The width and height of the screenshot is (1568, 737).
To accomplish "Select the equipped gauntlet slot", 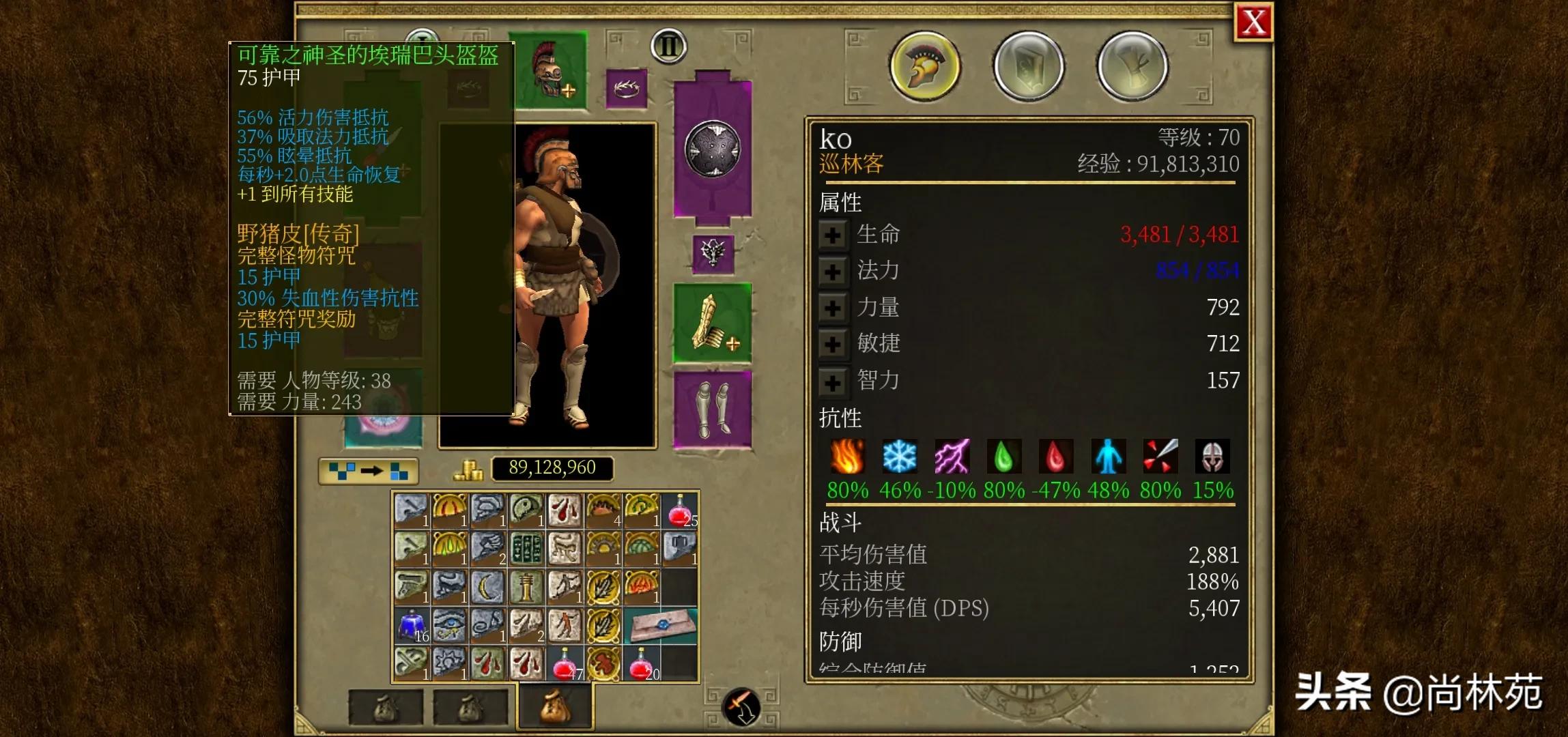I will 713,323.
